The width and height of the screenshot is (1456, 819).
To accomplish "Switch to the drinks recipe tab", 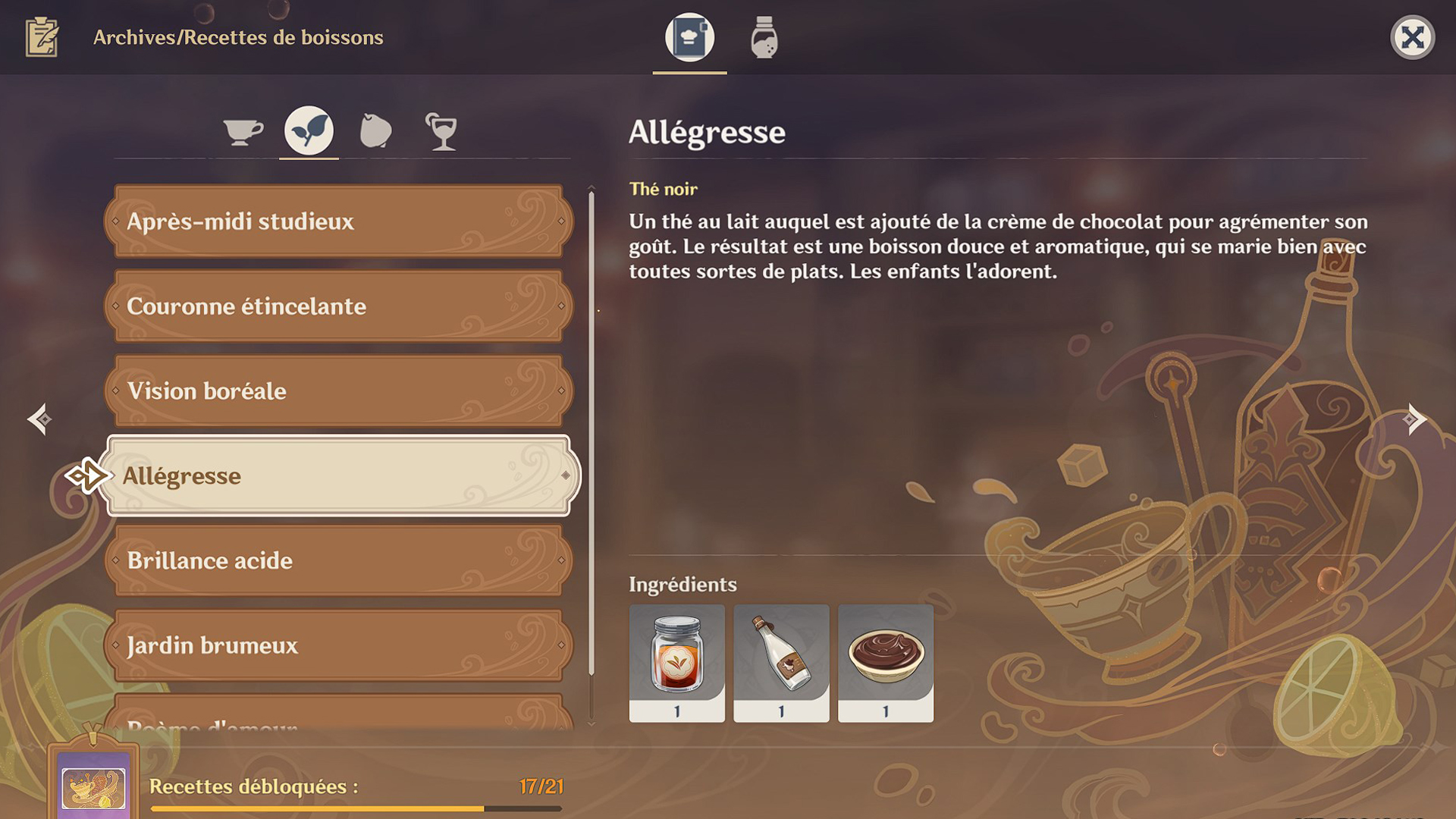I will click(x=688, y=37).
